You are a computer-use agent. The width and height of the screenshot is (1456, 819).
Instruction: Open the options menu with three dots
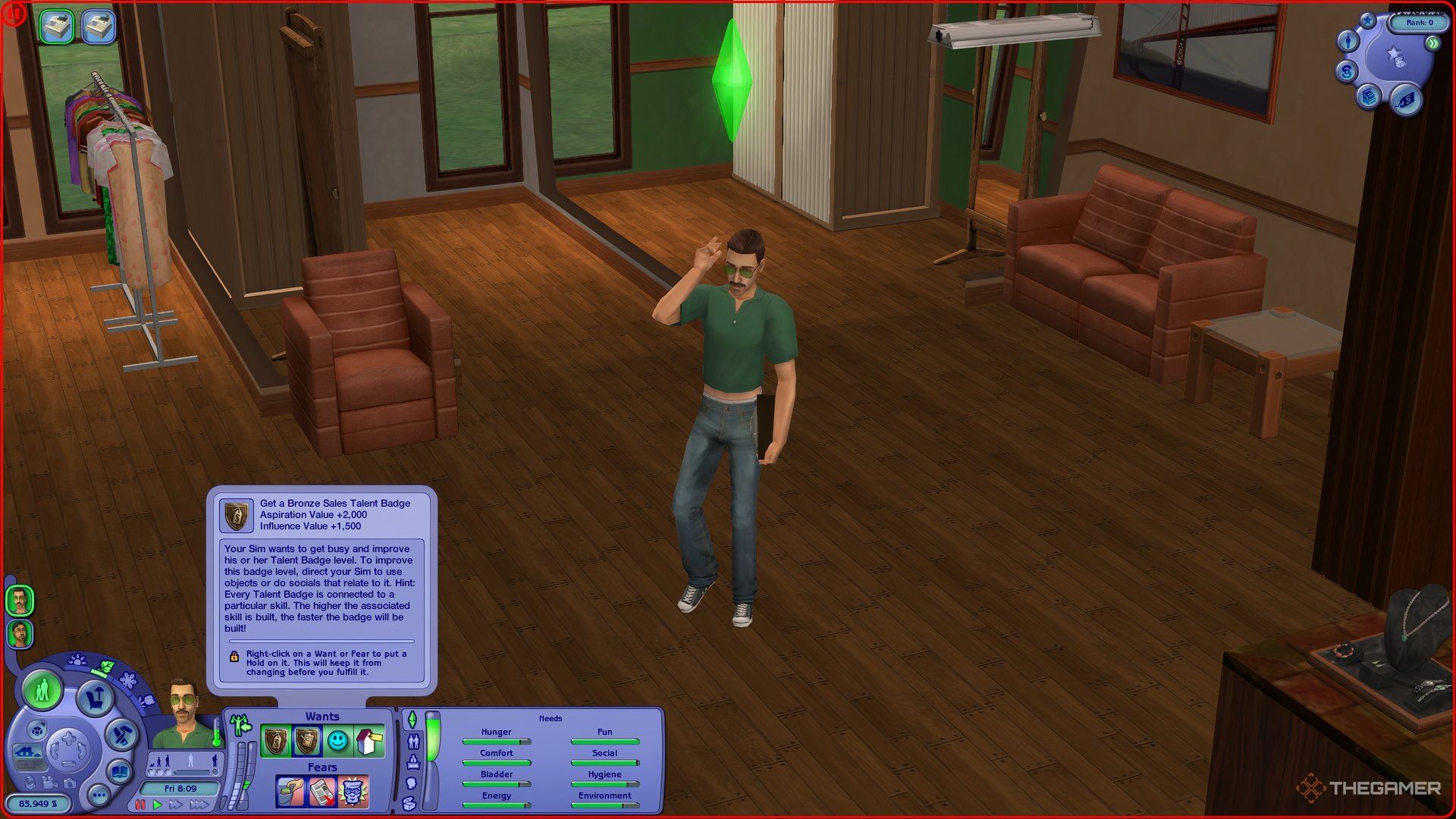(99, 795)
